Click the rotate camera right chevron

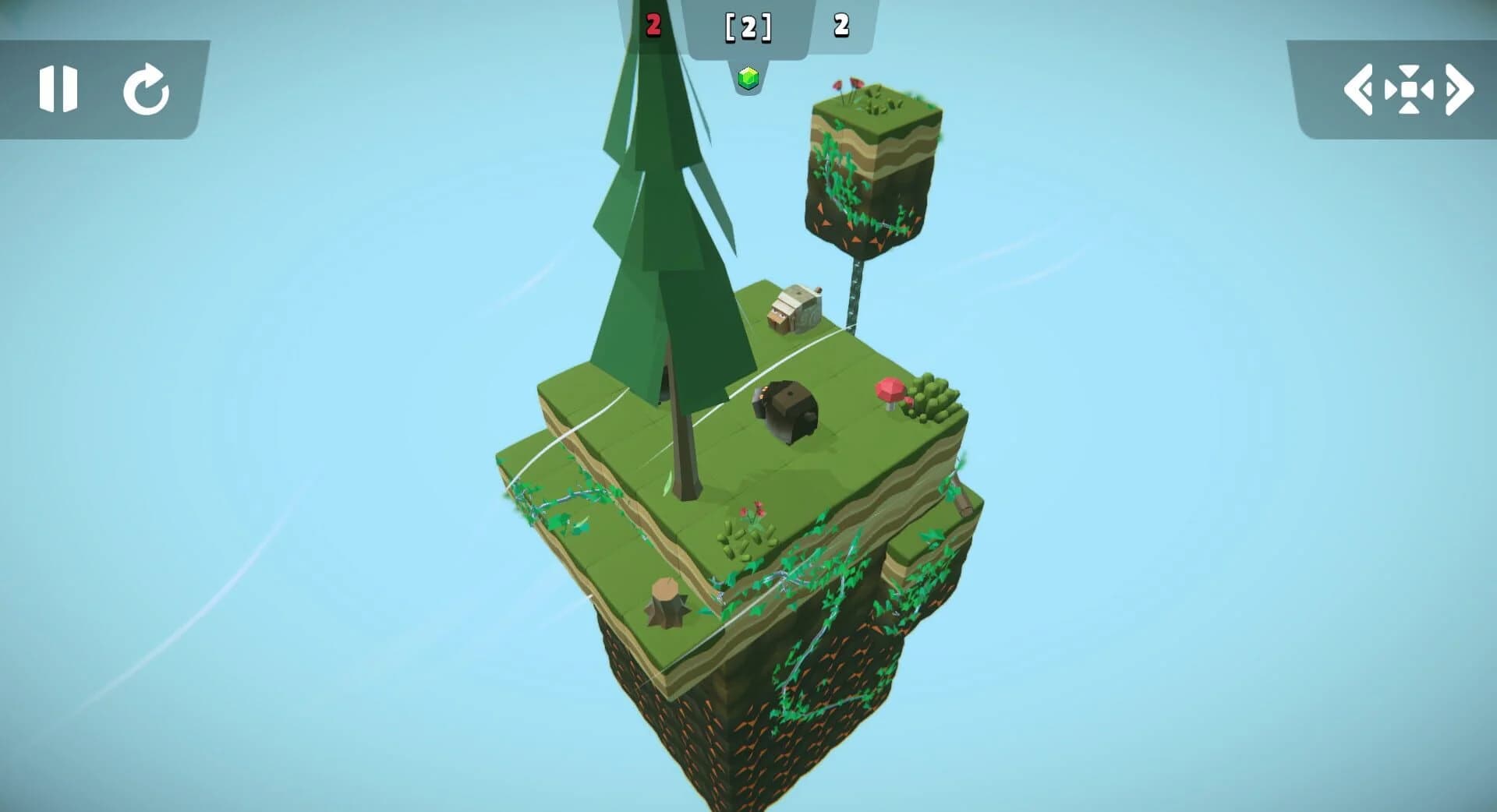[1456, 88]
